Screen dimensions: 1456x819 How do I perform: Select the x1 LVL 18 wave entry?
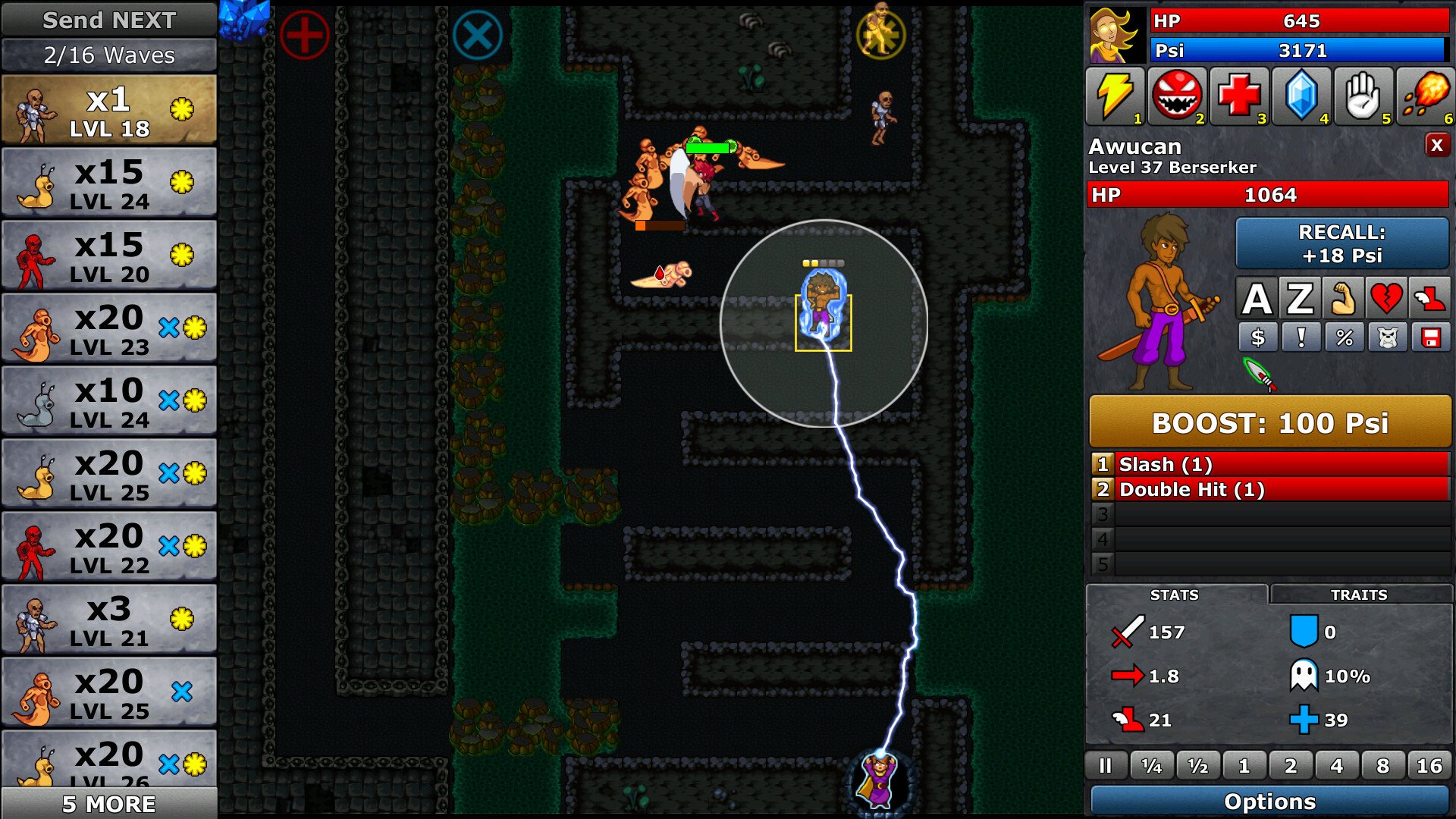(x=109, y=111)
